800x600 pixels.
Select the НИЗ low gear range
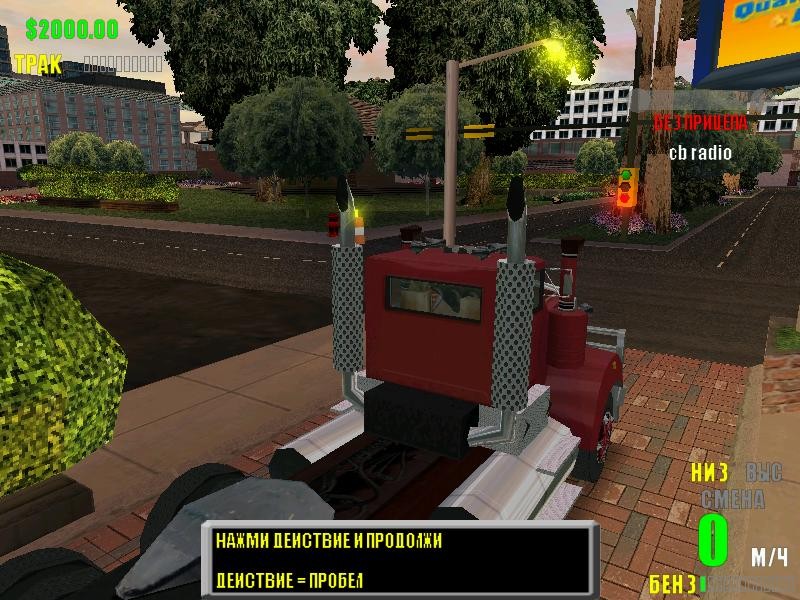click(709, 472)
